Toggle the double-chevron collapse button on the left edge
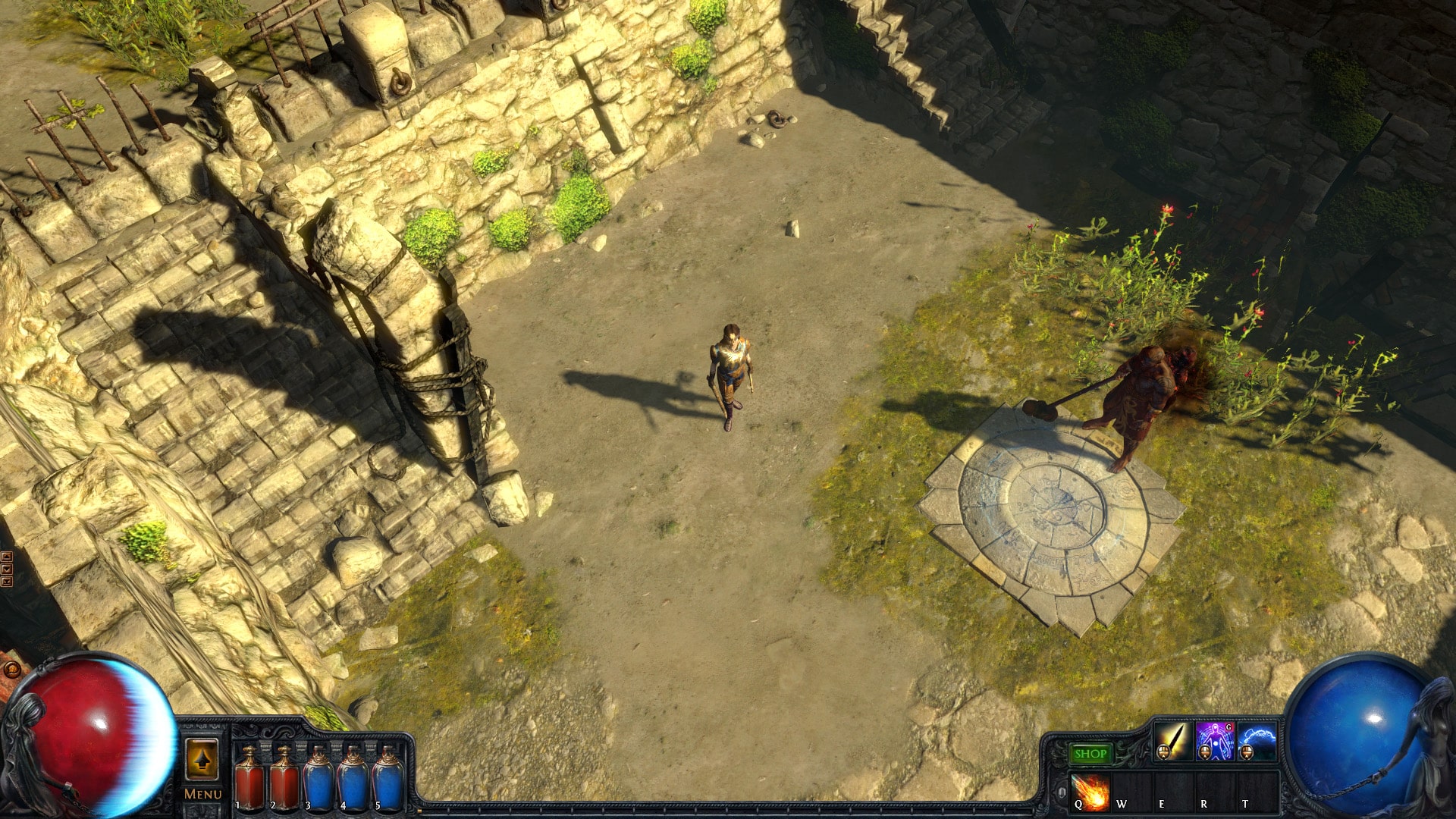This screenshot has width=1456, height=819. 6,582
